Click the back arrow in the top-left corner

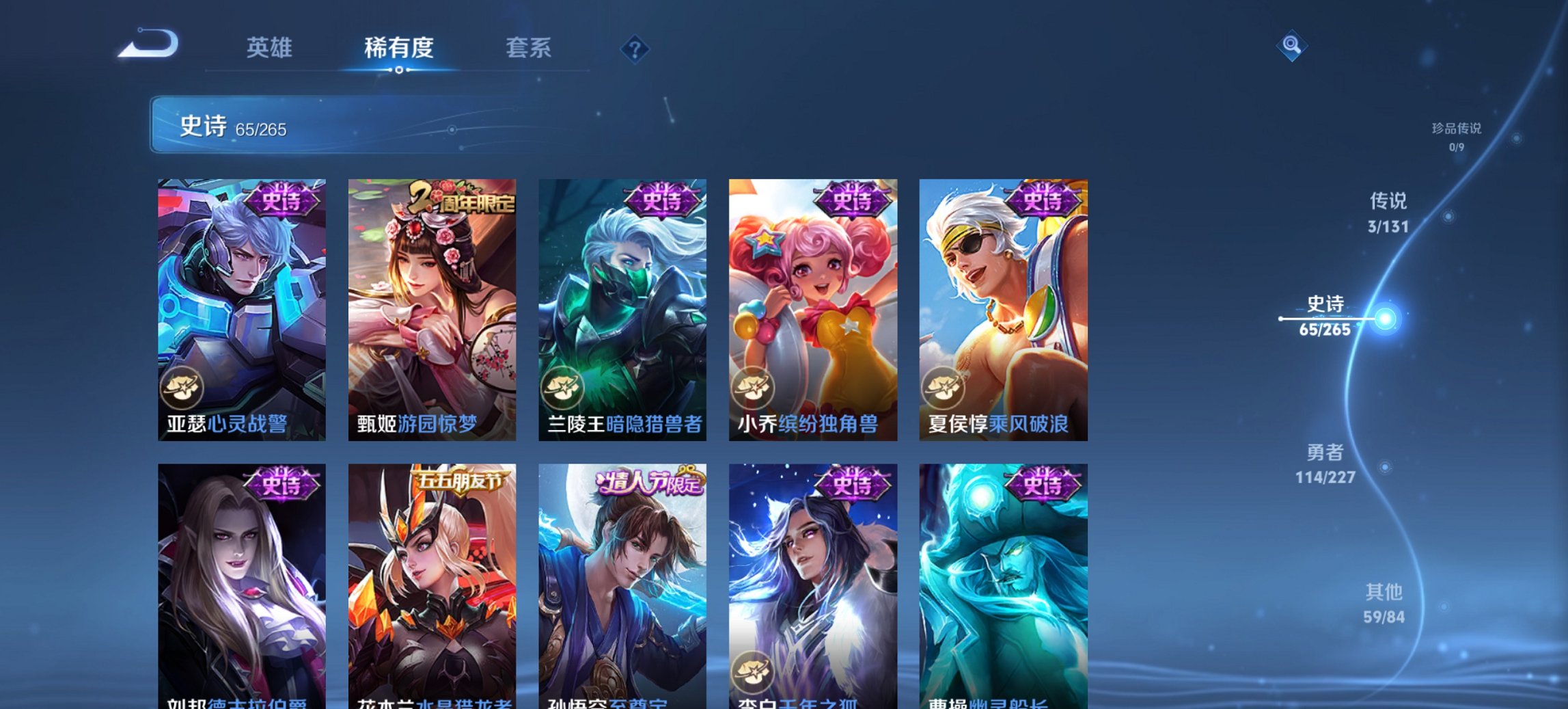tap(147, 42)
